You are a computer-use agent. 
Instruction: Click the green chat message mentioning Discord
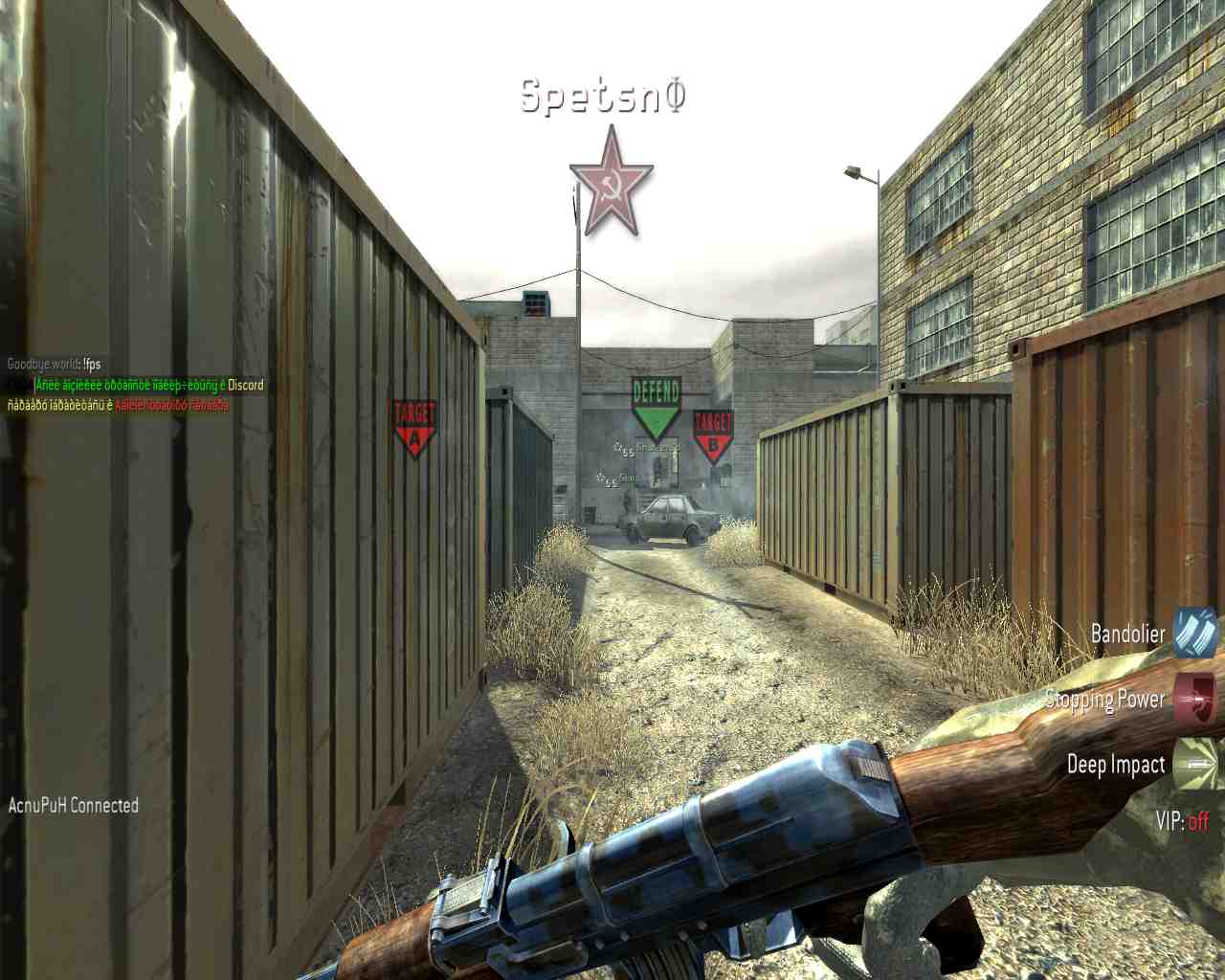149,385
